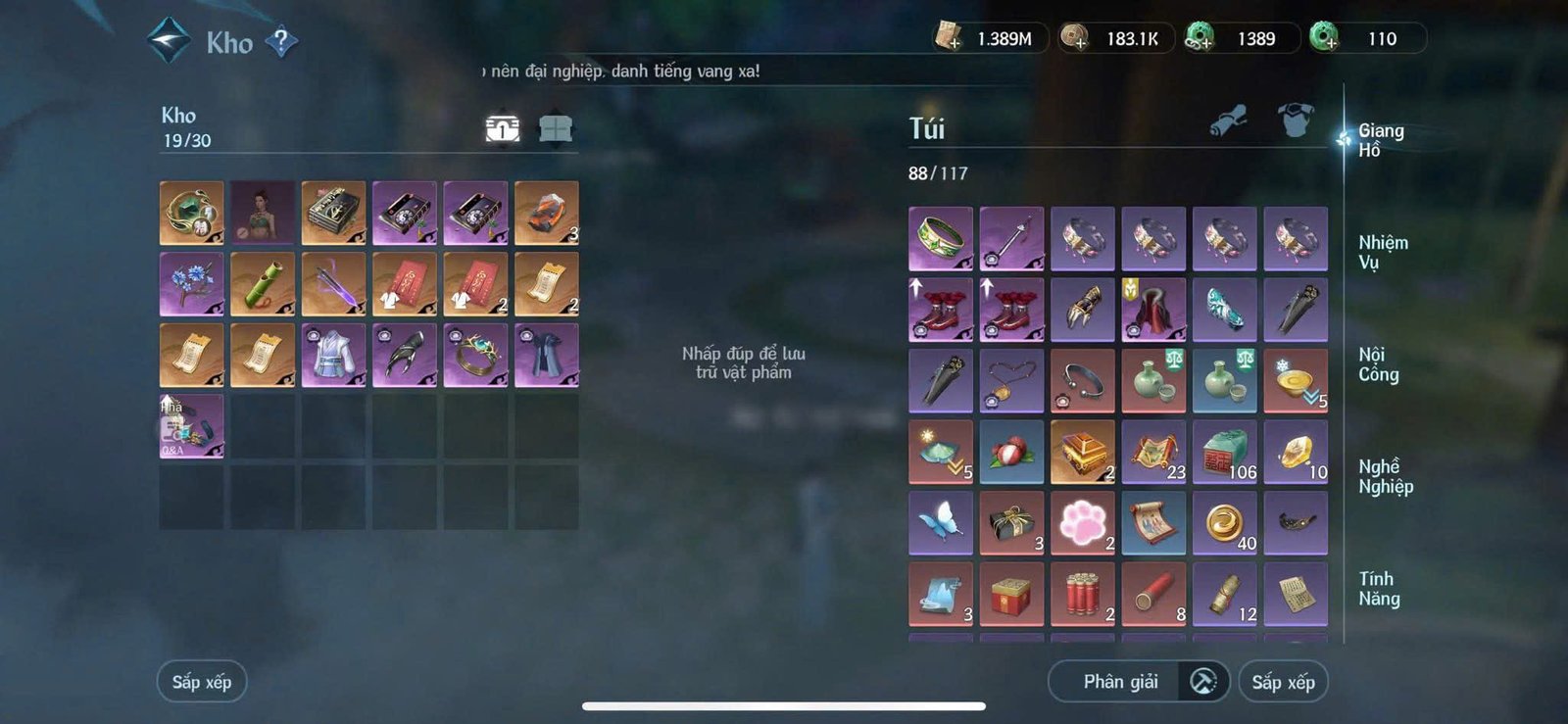
Task: Select the blue butterfly item thumbnail
Action: (x=940, y=522)
